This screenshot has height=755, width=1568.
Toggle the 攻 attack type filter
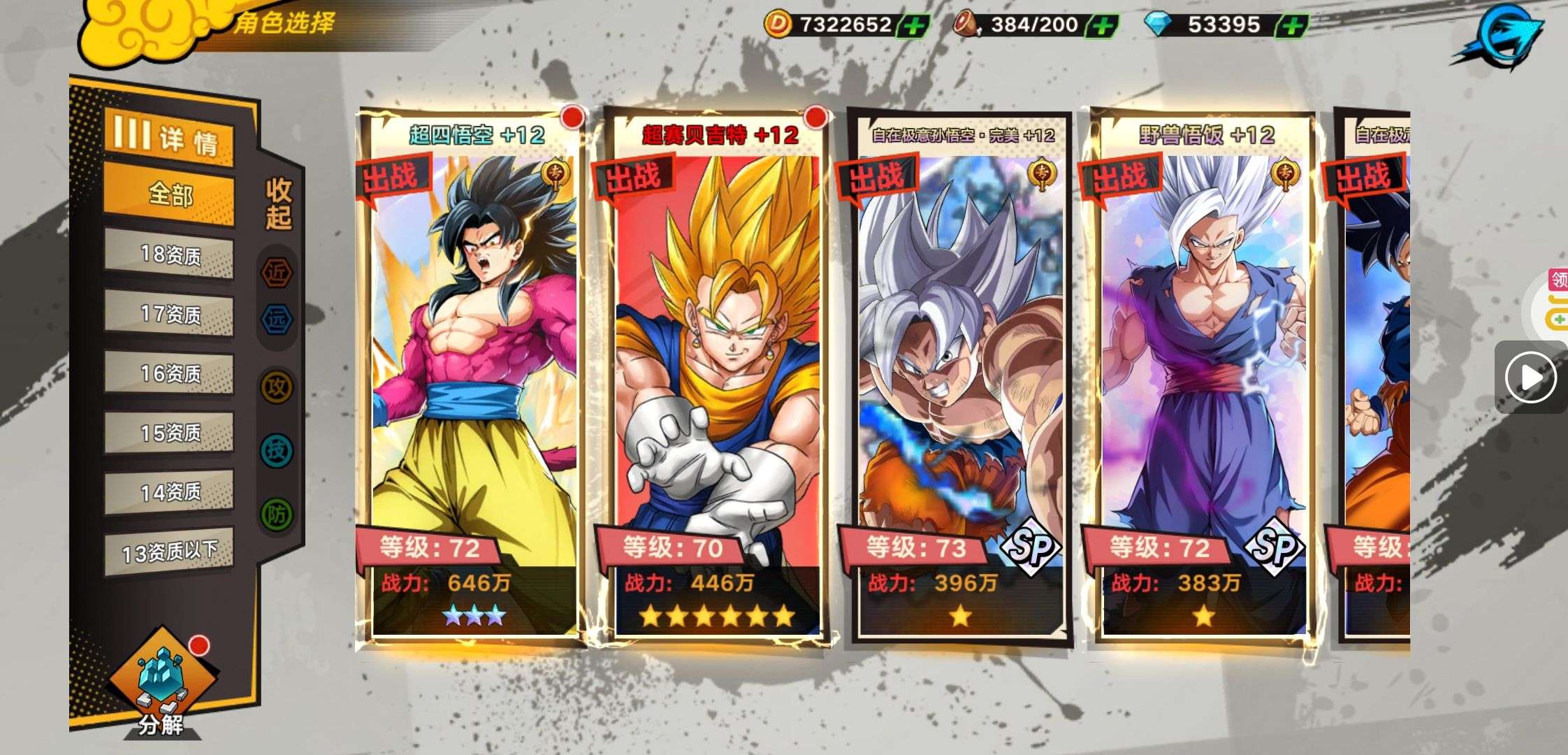pyautogui.click(x=277, y=387)
